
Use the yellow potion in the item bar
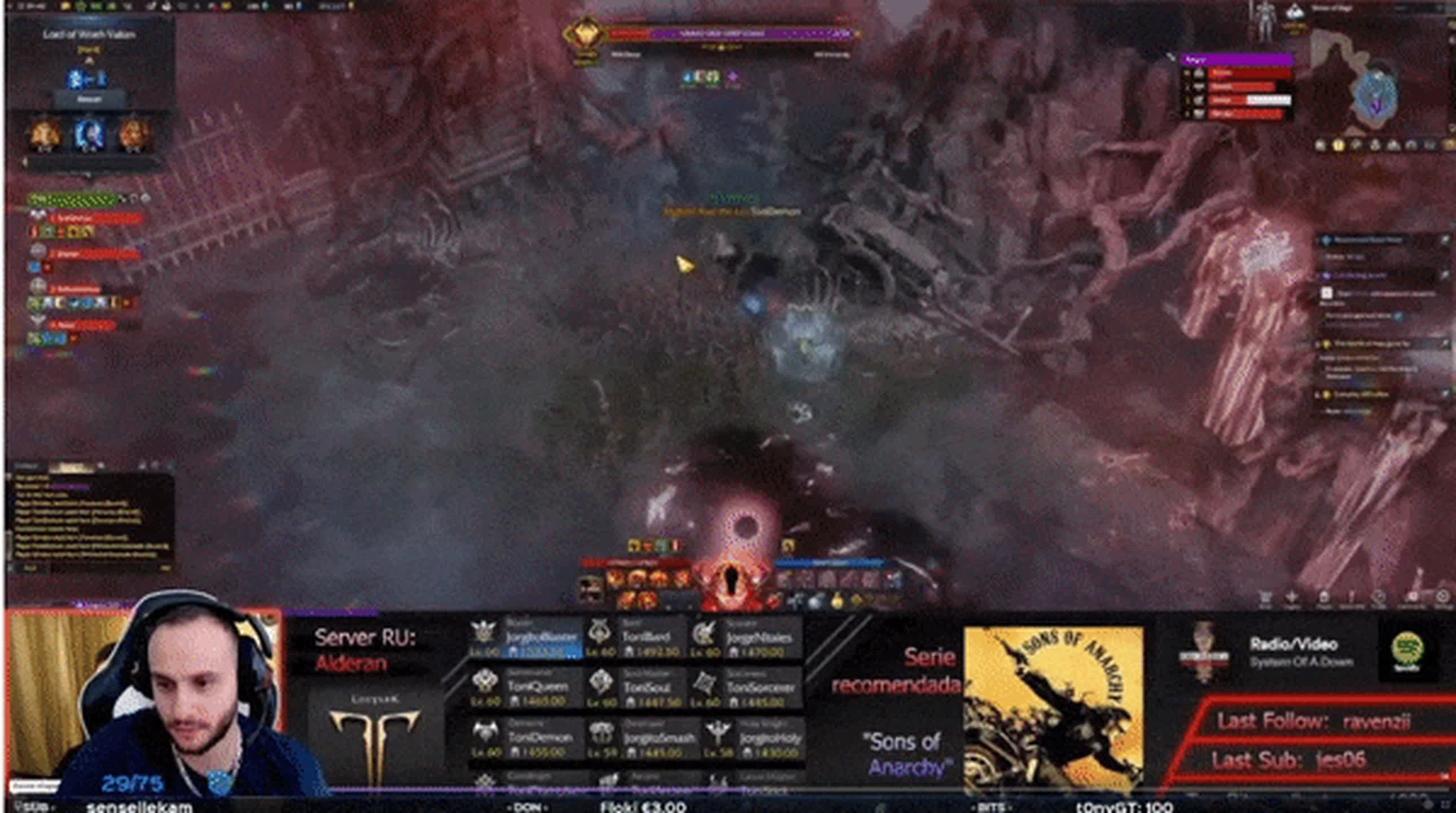[x=837, y=601]
